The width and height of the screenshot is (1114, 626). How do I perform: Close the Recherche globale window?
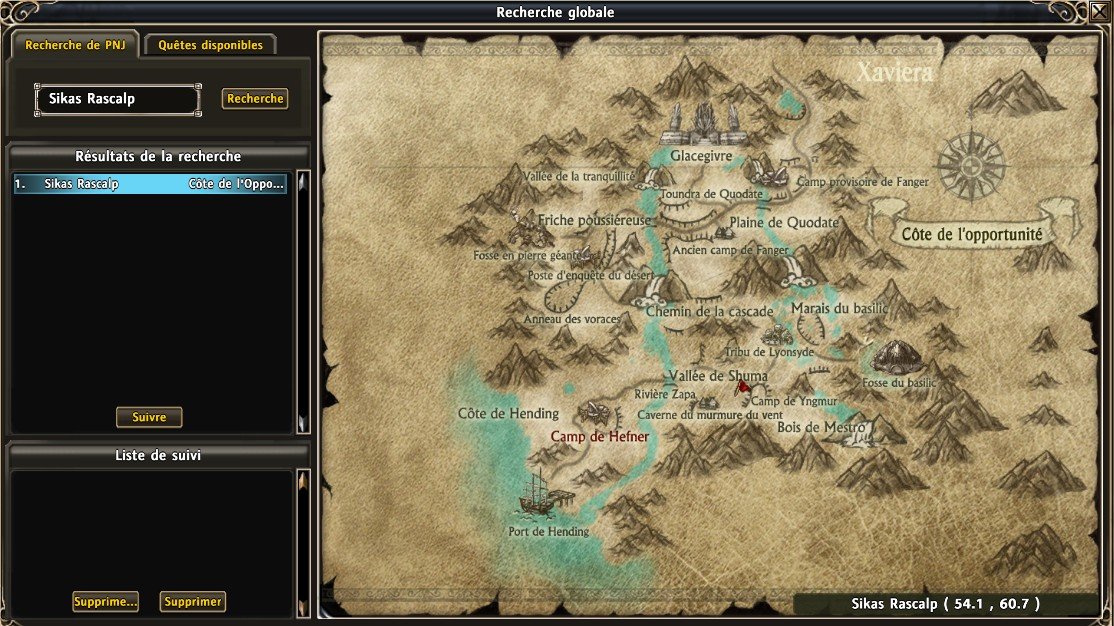pyautogui.click(x=1099, y=12)
